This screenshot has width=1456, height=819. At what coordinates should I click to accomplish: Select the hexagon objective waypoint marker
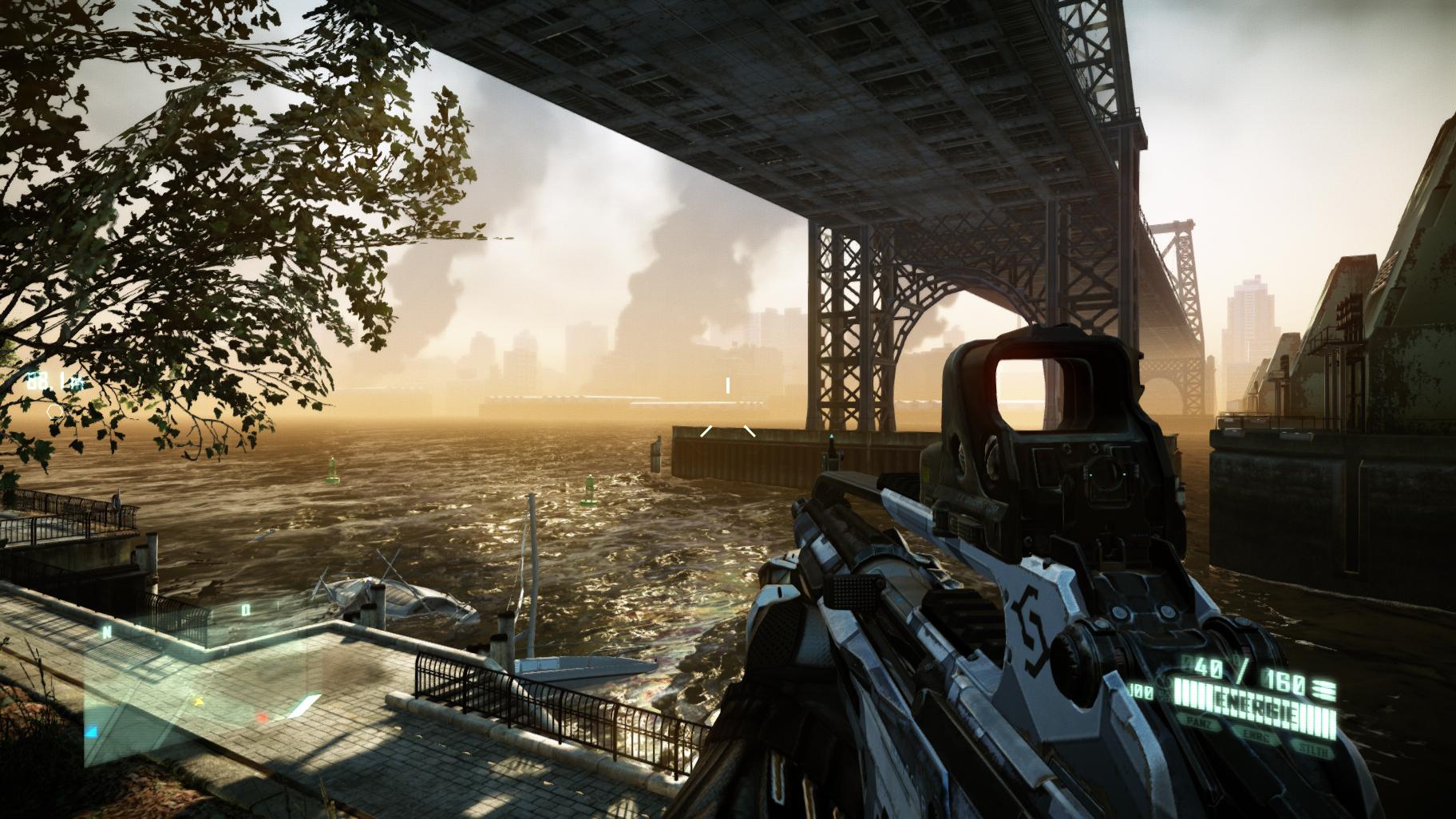tap(54, 412)
